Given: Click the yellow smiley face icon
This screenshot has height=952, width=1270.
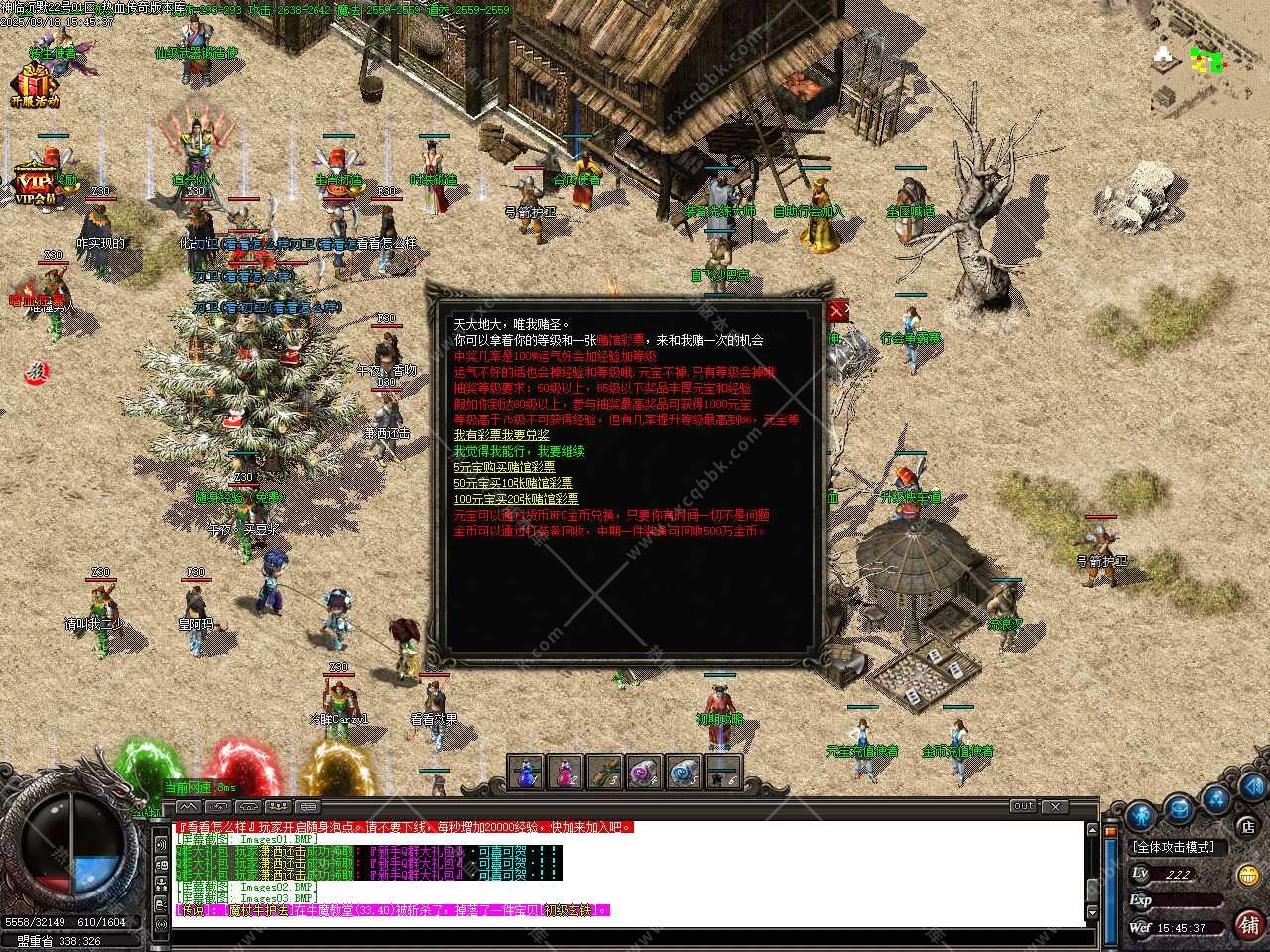Looking at the screenshot, I should coord(1248,875).
